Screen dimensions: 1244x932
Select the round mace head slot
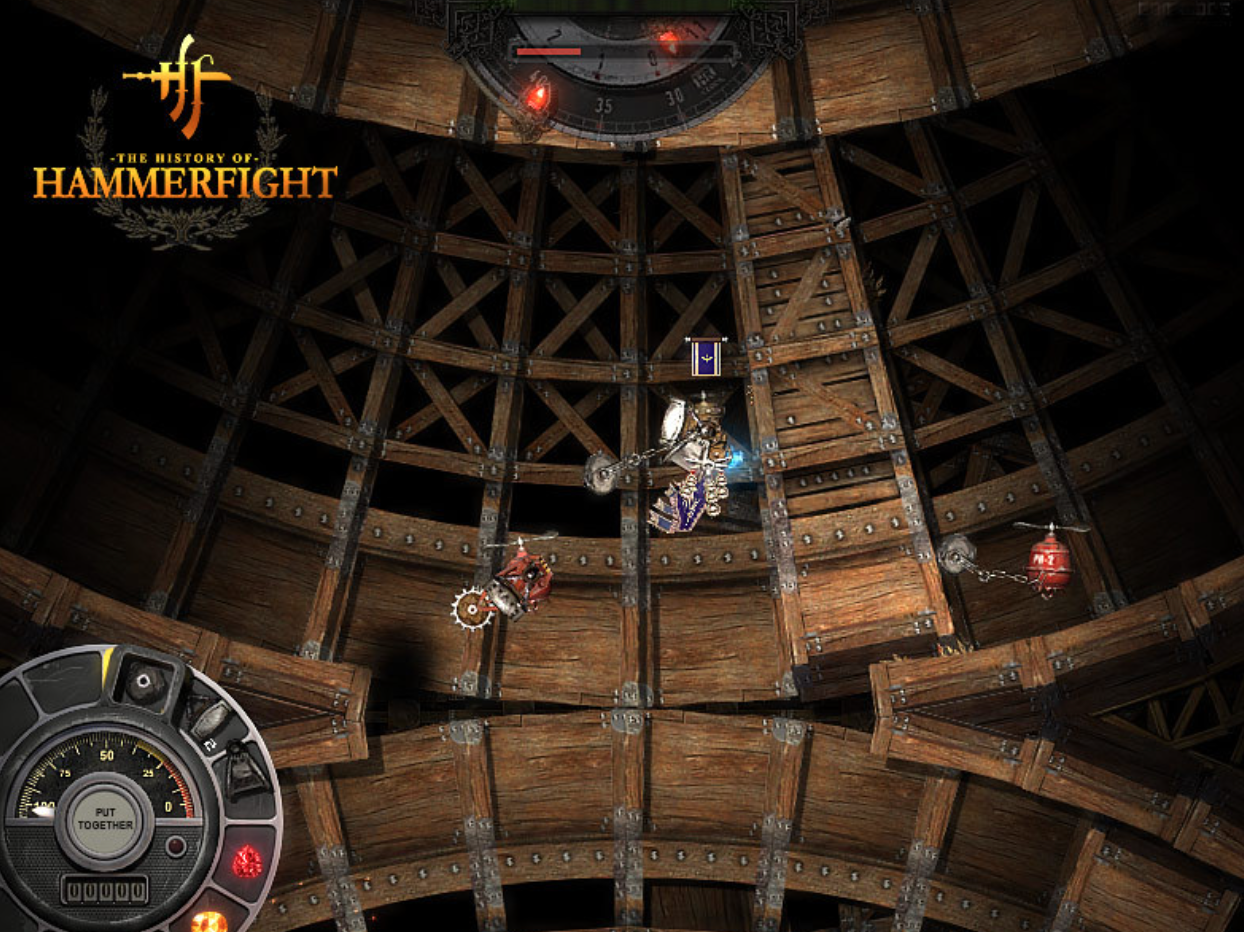pyautogui.click(x=146, y=682)
